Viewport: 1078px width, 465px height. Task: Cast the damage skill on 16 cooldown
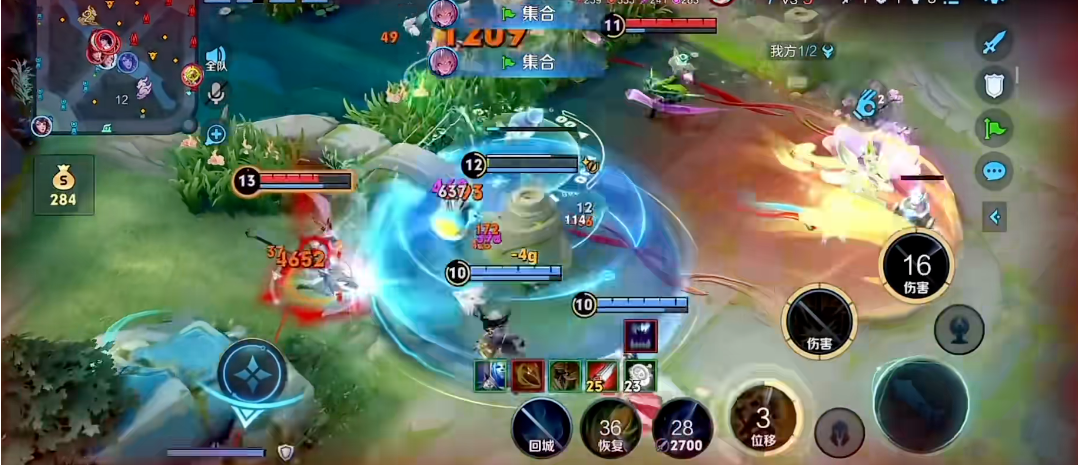point(916,264)
